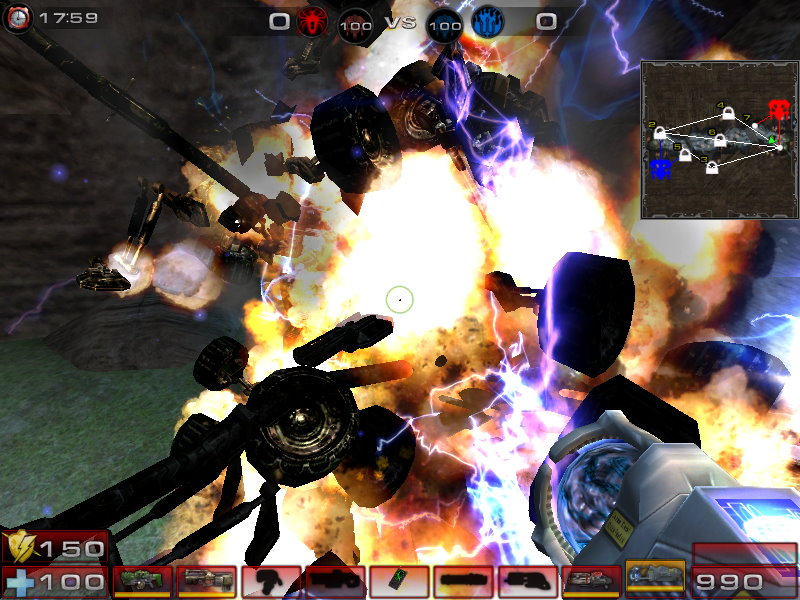Switch to the first weapon bar slot
Viewport: 800px width, 600px height.
142,581
